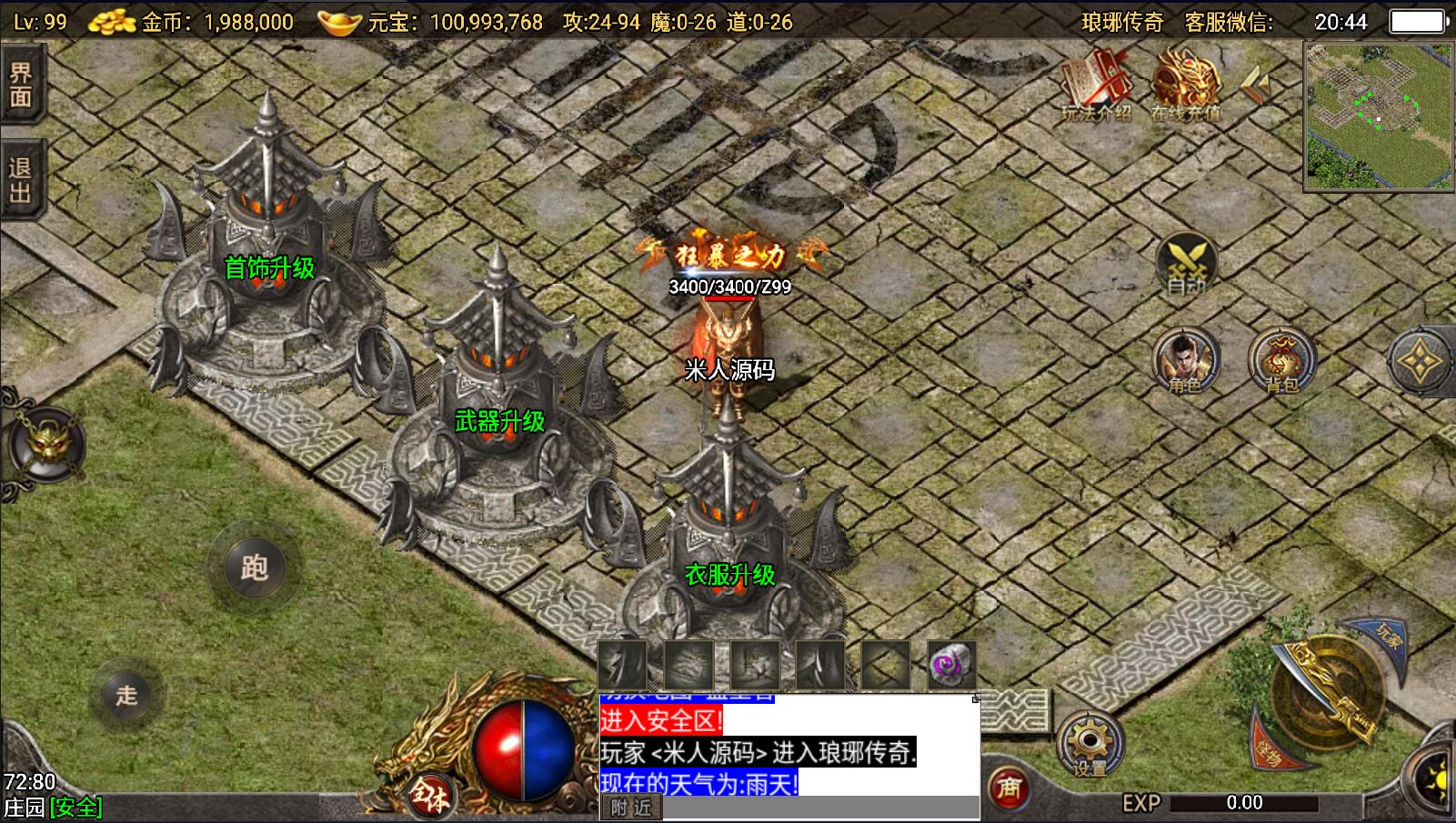Collapse the top icon row with the double arrow
1456x823 pixels.
click(1258, 85)
